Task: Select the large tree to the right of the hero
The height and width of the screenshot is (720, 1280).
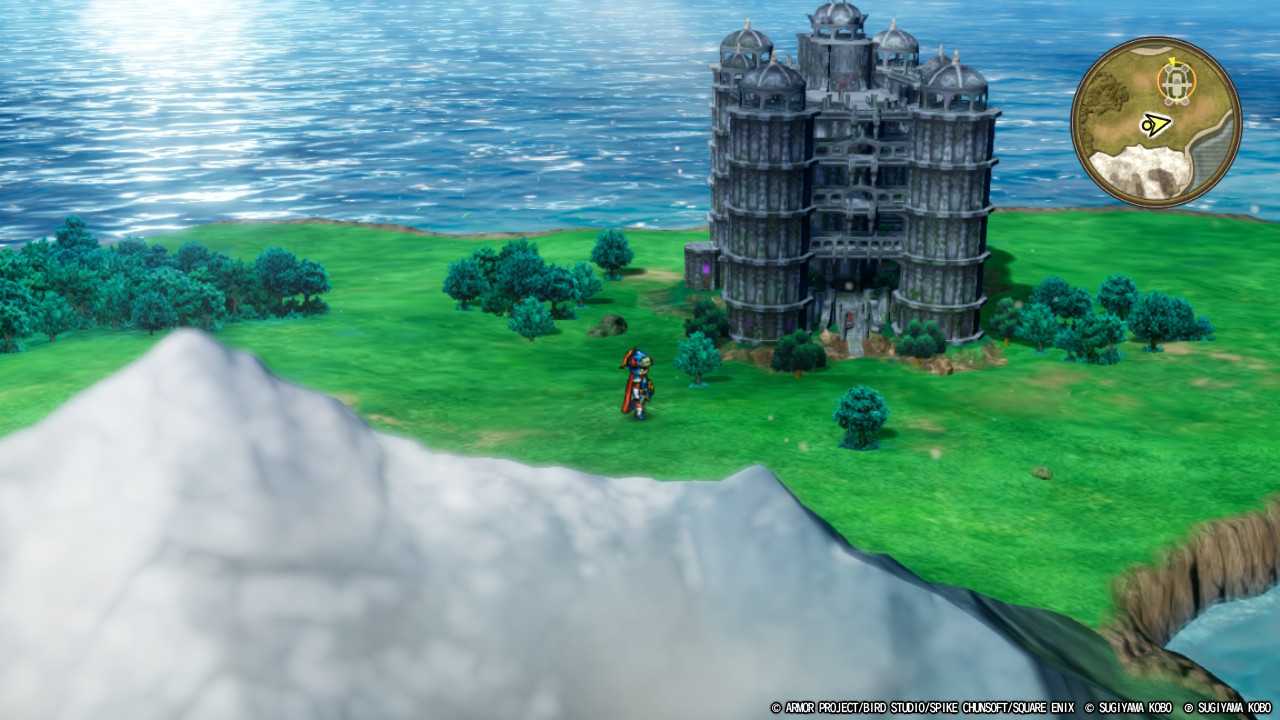Action: [699, 355]
